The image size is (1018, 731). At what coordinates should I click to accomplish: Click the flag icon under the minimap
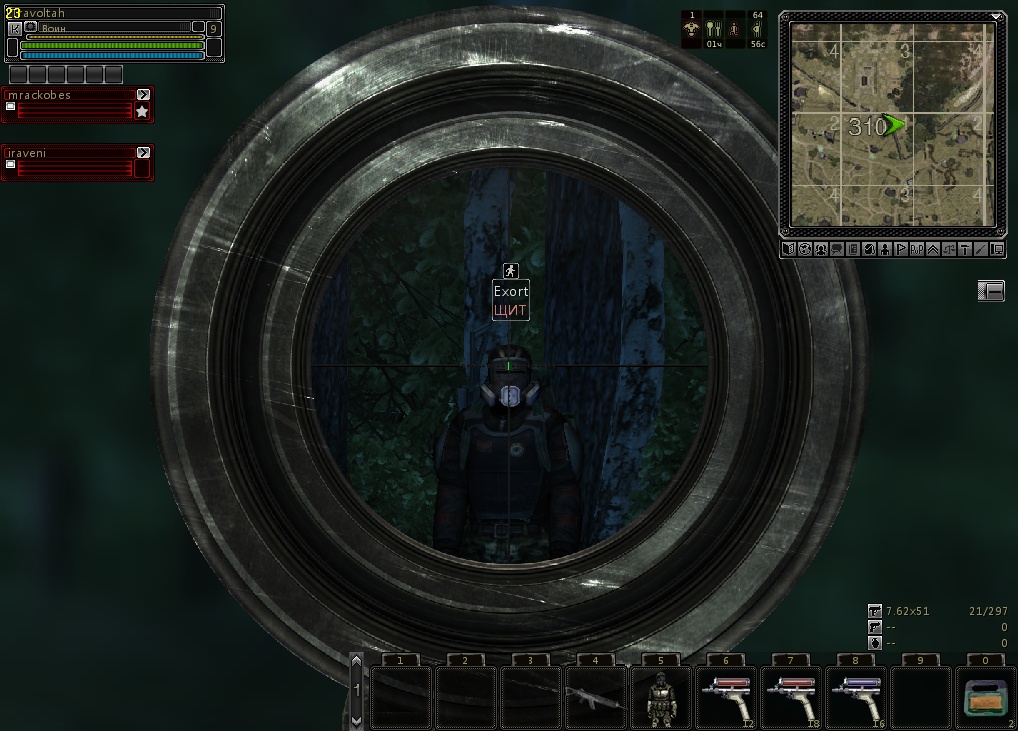pos(901,249)
